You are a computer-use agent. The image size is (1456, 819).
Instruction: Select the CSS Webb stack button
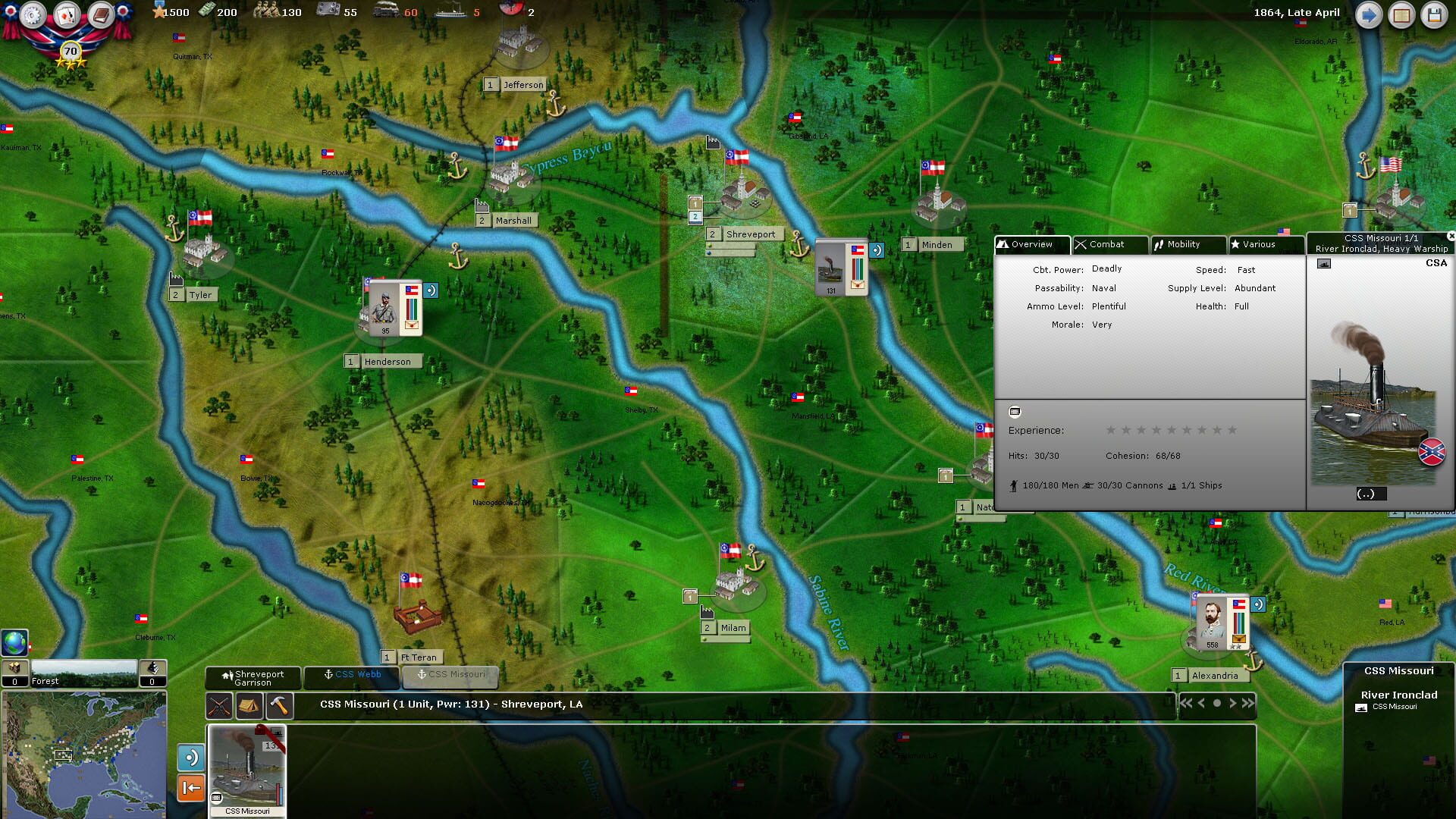pos(351,676)
